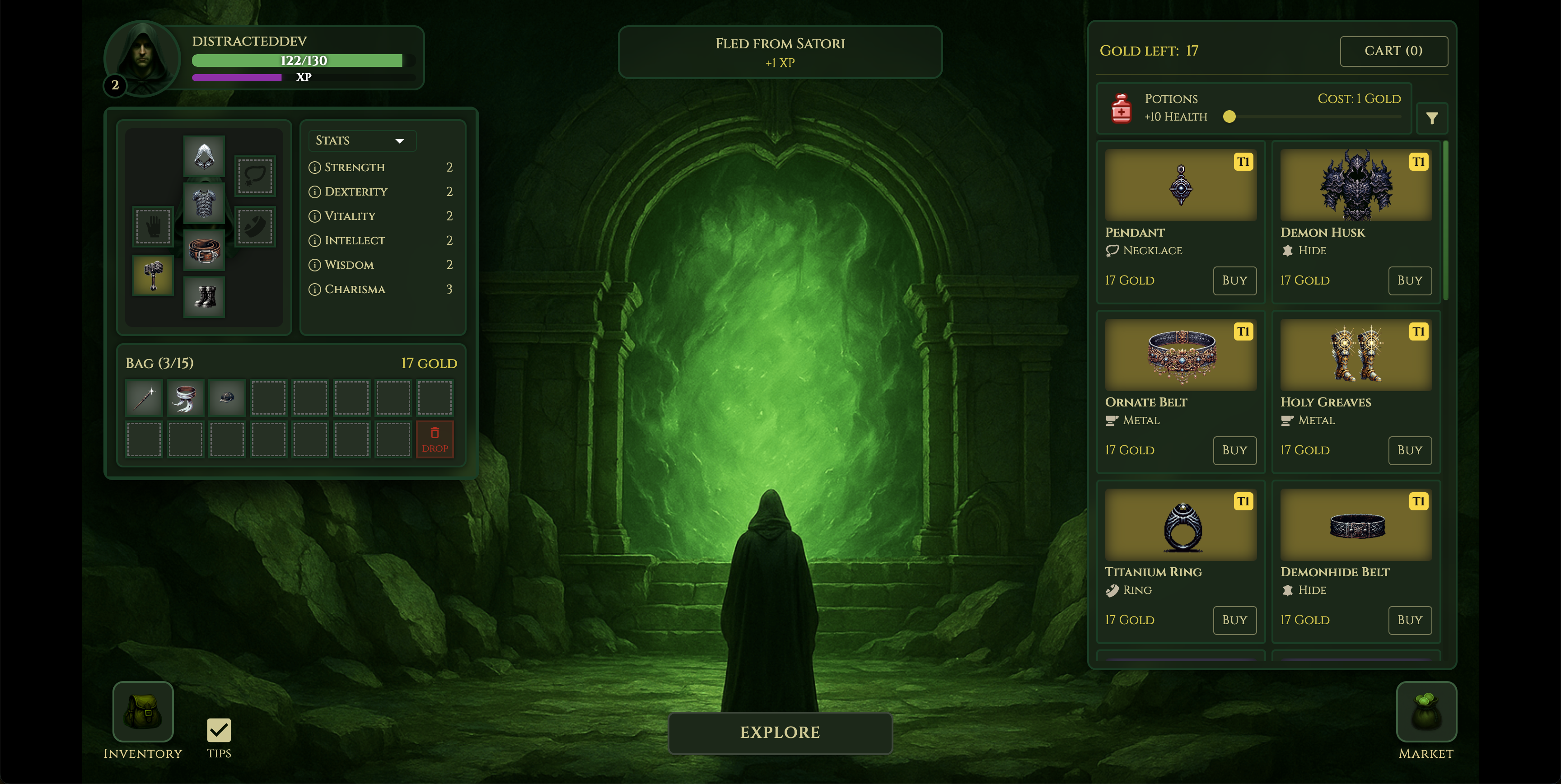The width and height of the screenshot is (1561, 784).
Task: Buy the Demonhide Belt
Action: [1409, 620]
